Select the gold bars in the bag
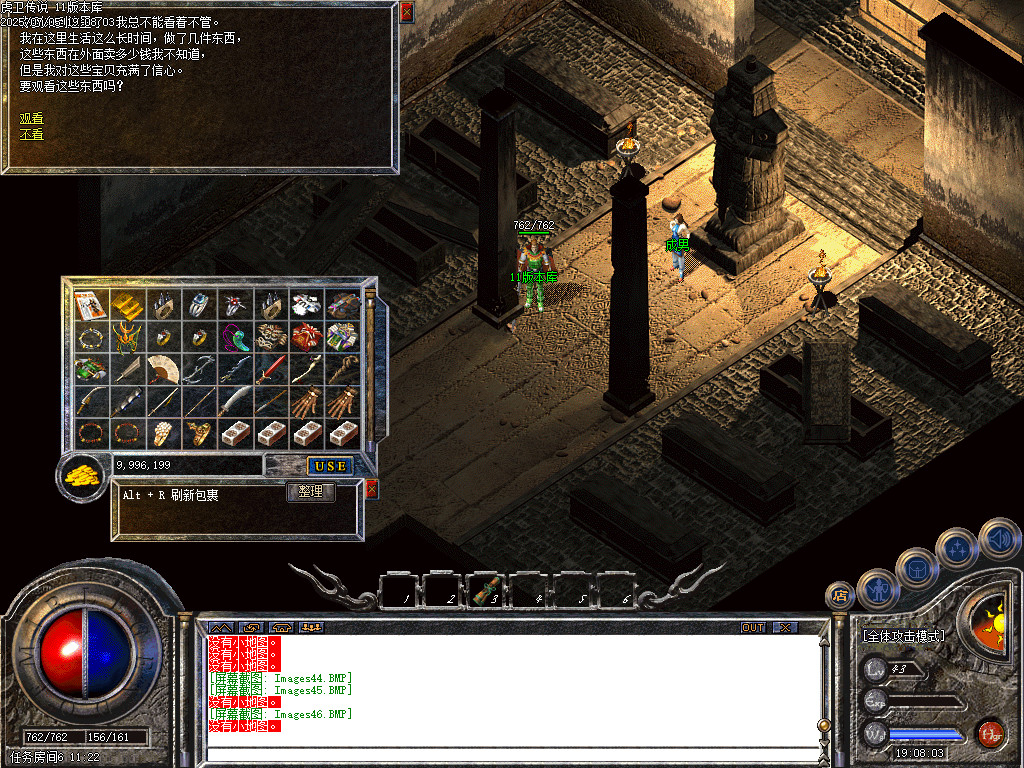This screenshot has width=1024, height=768. click(x=128, y=303)
